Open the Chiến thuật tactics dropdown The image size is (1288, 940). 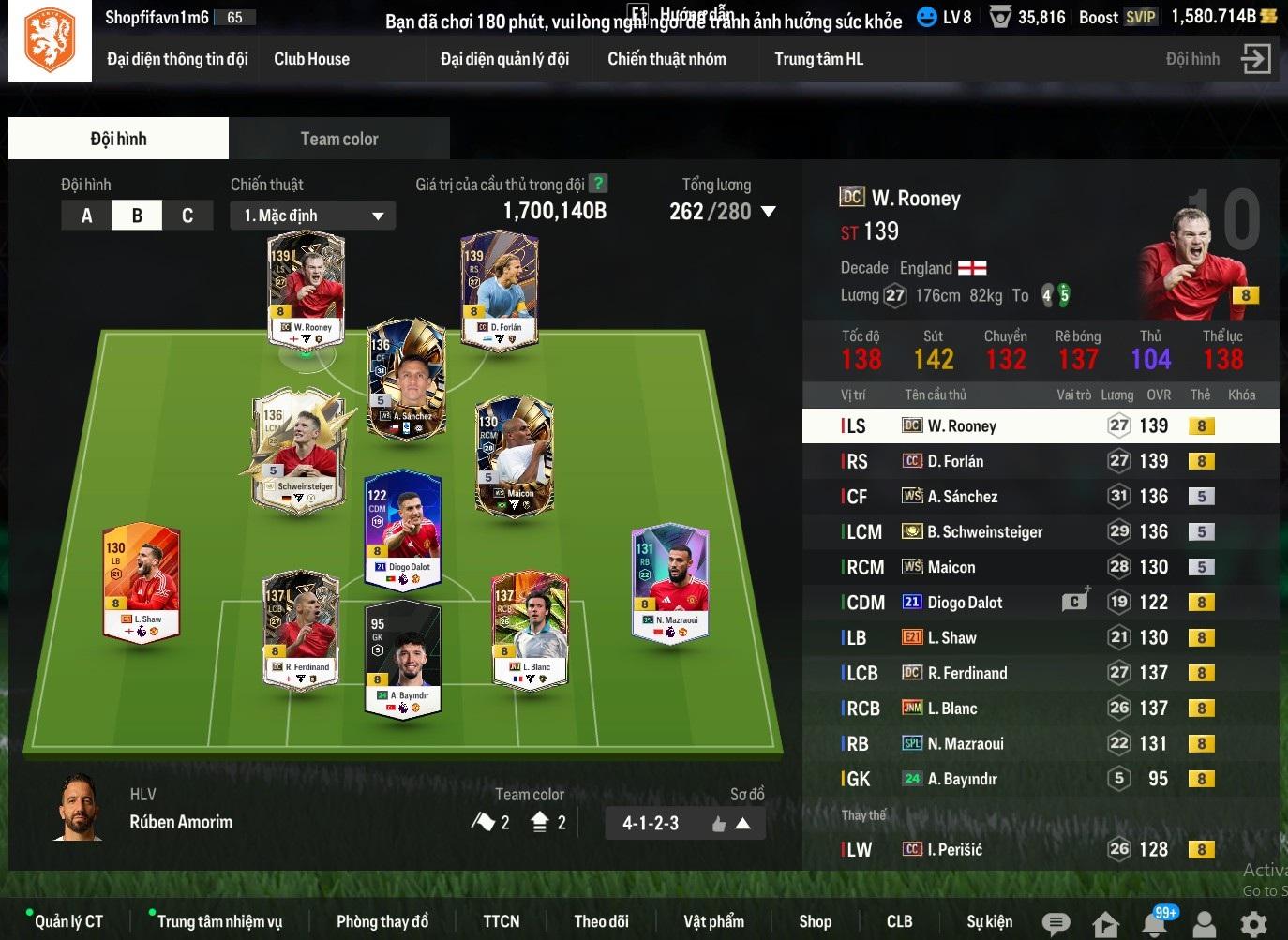(313, 216)
